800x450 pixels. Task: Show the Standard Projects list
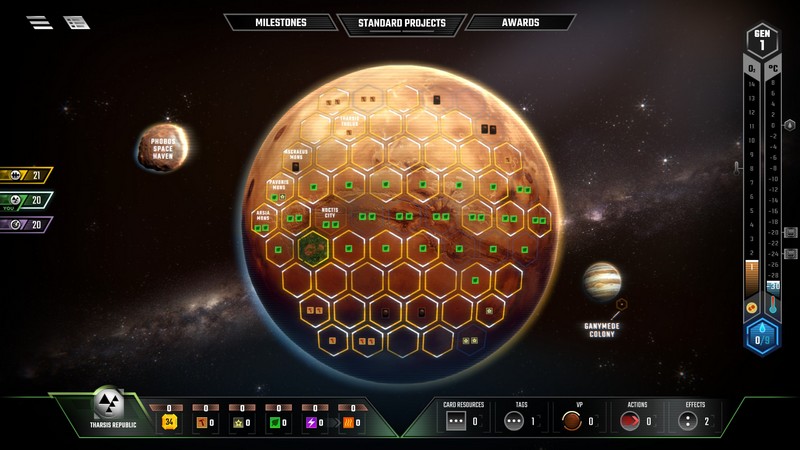pyautogui.click(x=399, y=23)
